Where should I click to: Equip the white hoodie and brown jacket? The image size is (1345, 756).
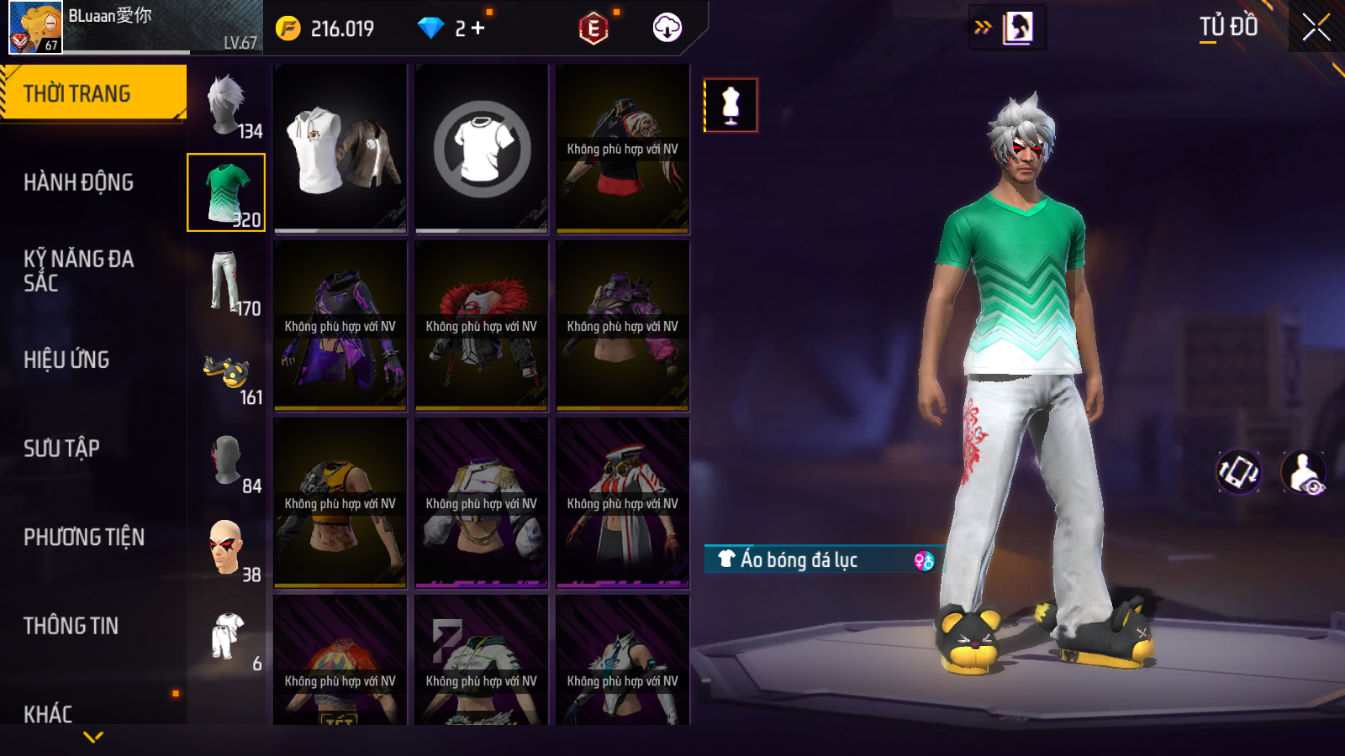click(341, 148)
